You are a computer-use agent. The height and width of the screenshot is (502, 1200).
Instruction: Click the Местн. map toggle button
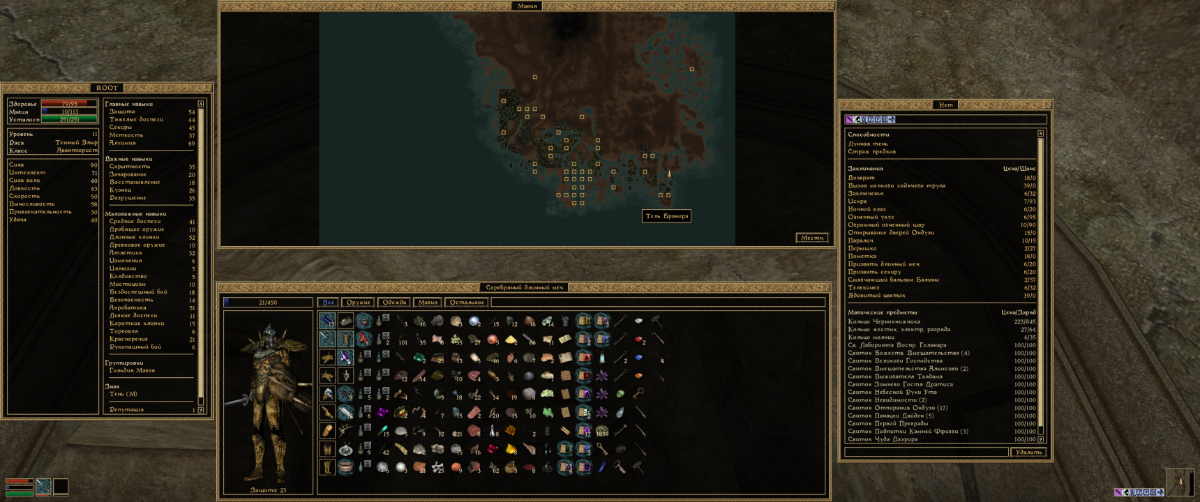[x=812, y=237]
